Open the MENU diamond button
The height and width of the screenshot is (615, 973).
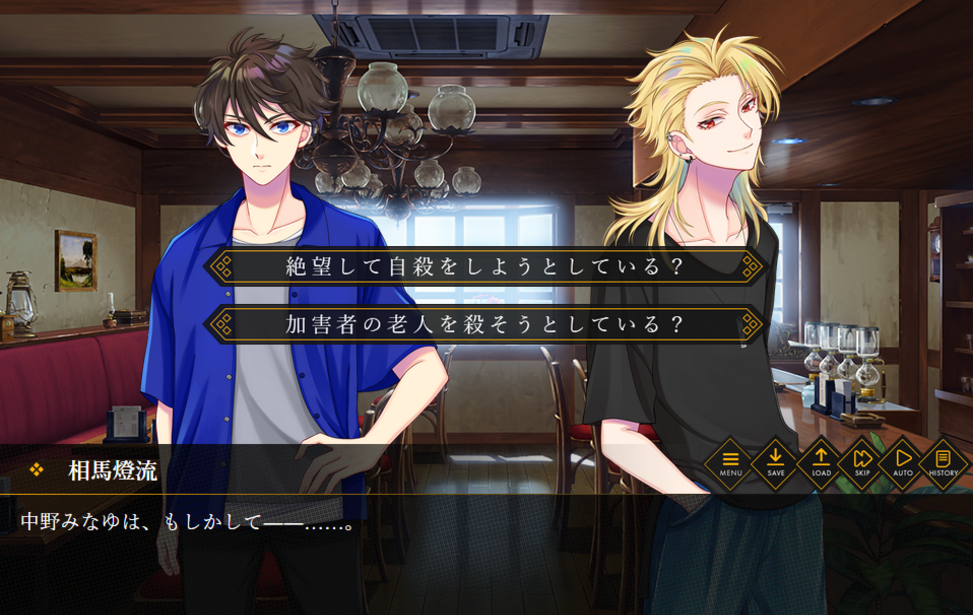coord(731,462)
